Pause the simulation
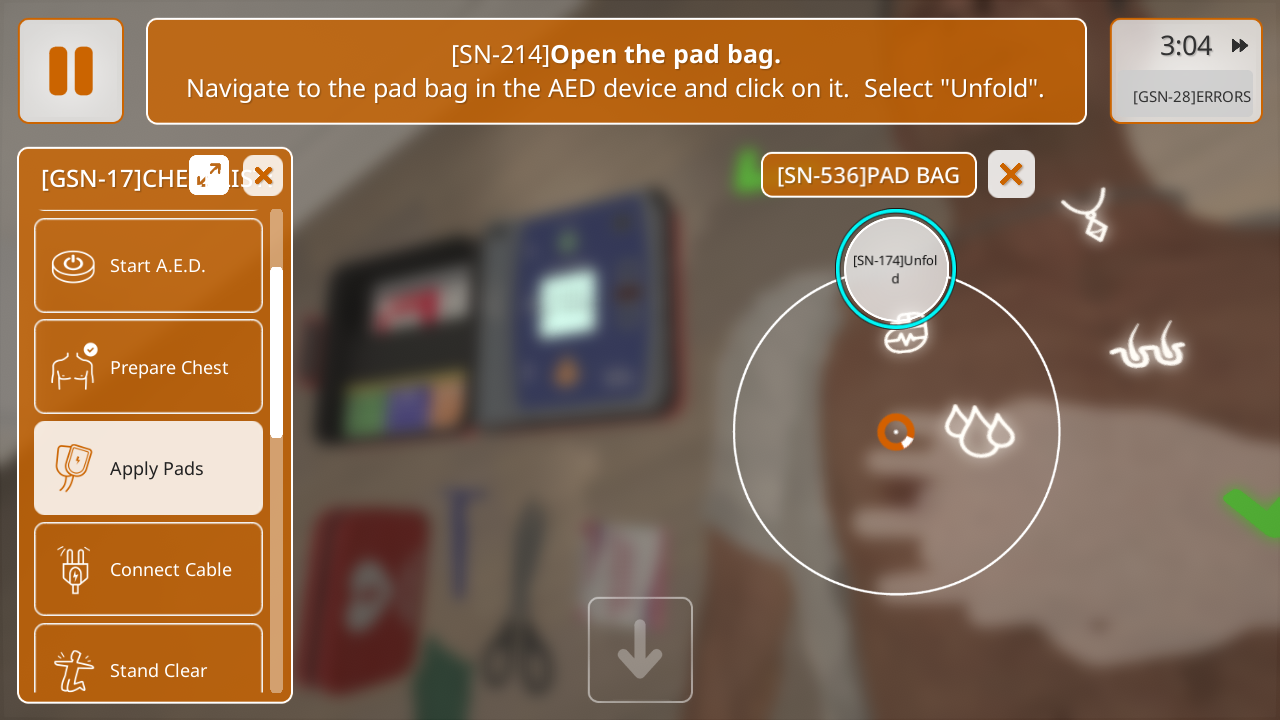The image size is (1280, 720). pyautogui.click(x=71, y=71)
